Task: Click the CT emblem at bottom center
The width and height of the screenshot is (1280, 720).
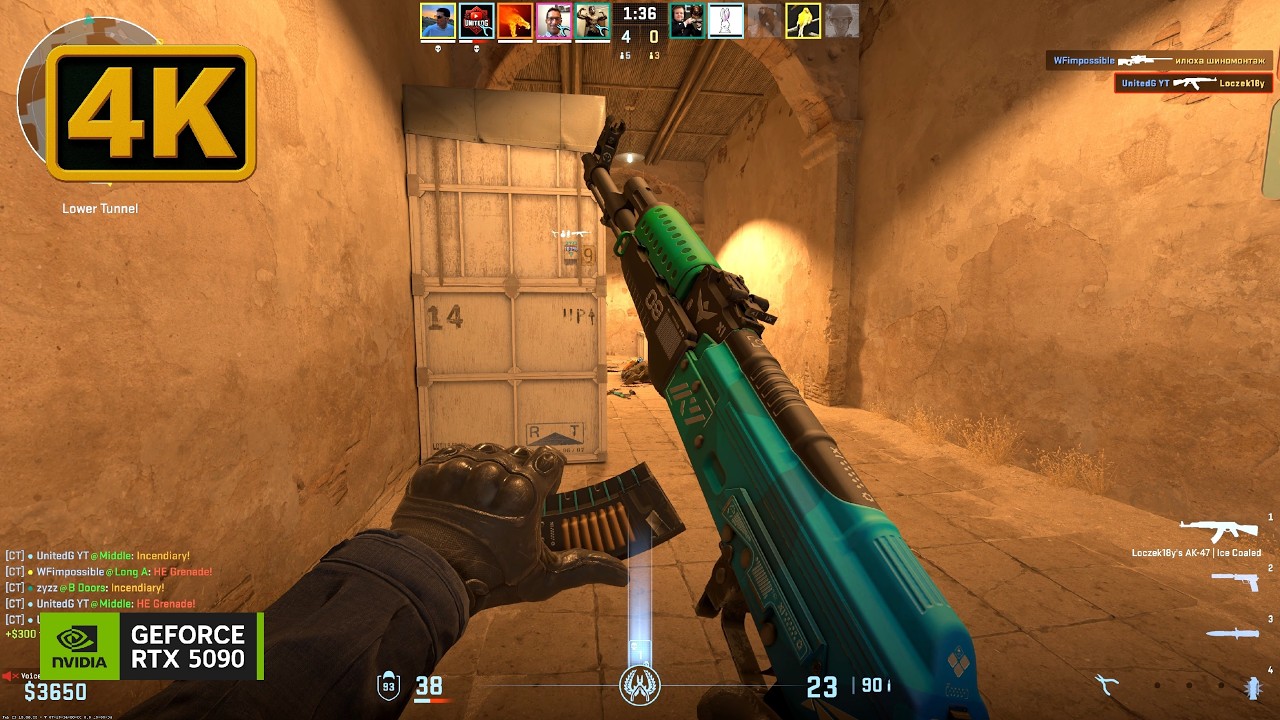Action: click(640, 685)
